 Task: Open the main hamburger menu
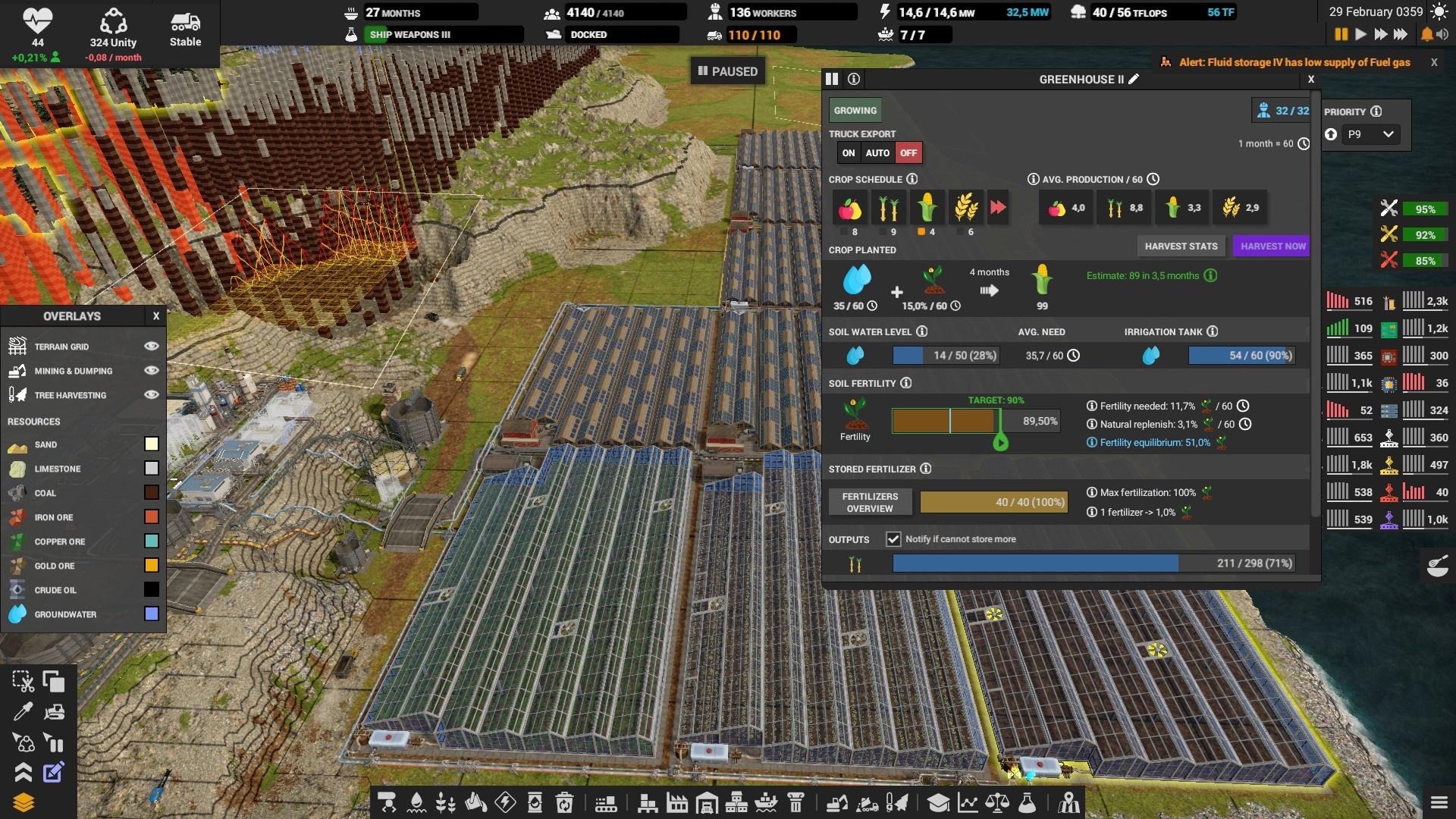1439,802
